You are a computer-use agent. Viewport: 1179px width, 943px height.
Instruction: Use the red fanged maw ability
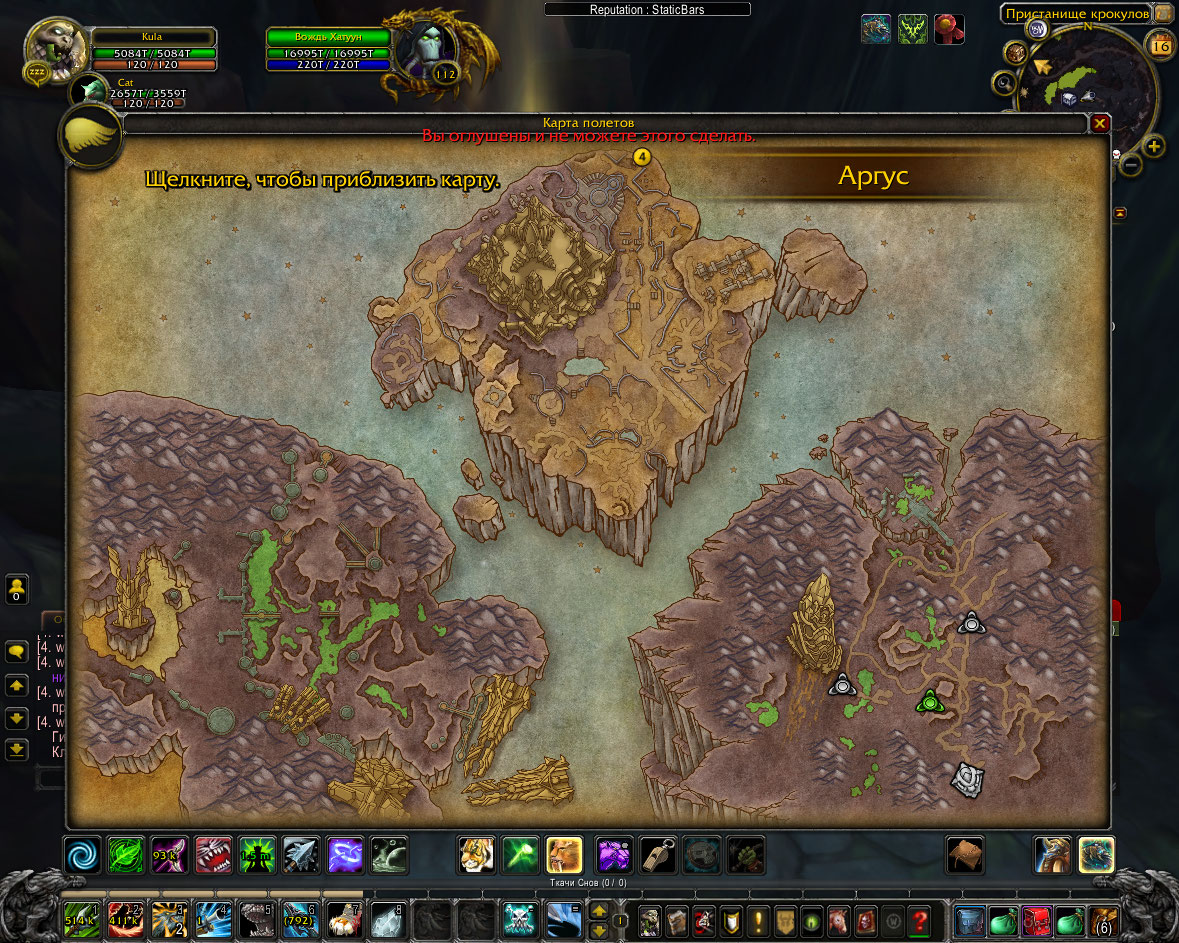tap(214, 855)
